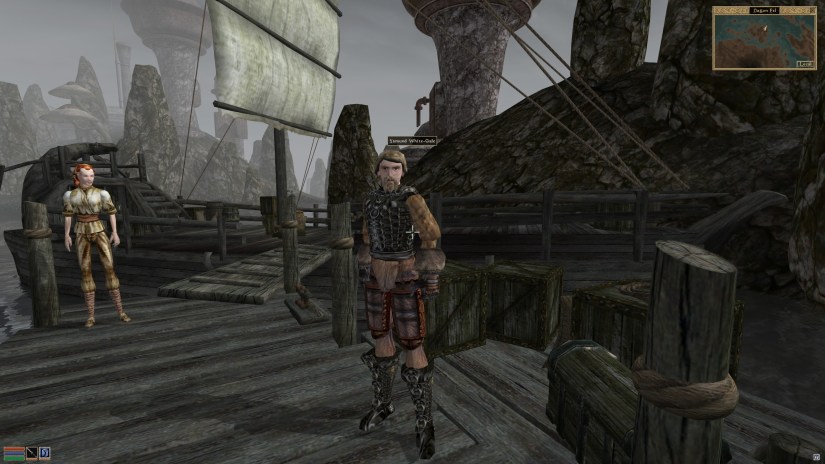Toggle the Local map view button
The width and height of the screenshot is (825, 464).
coord(803,63)
